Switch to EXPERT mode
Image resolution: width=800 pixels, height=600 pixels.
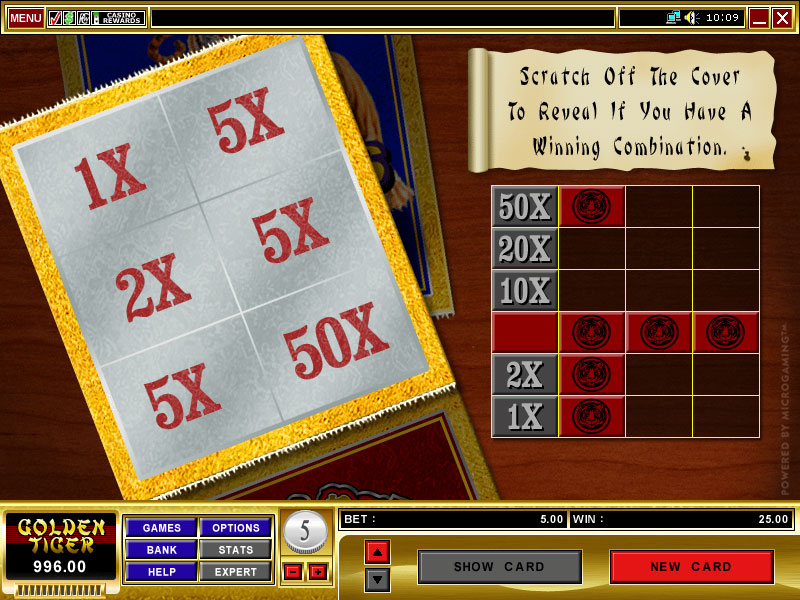click(x=236, y=572)
